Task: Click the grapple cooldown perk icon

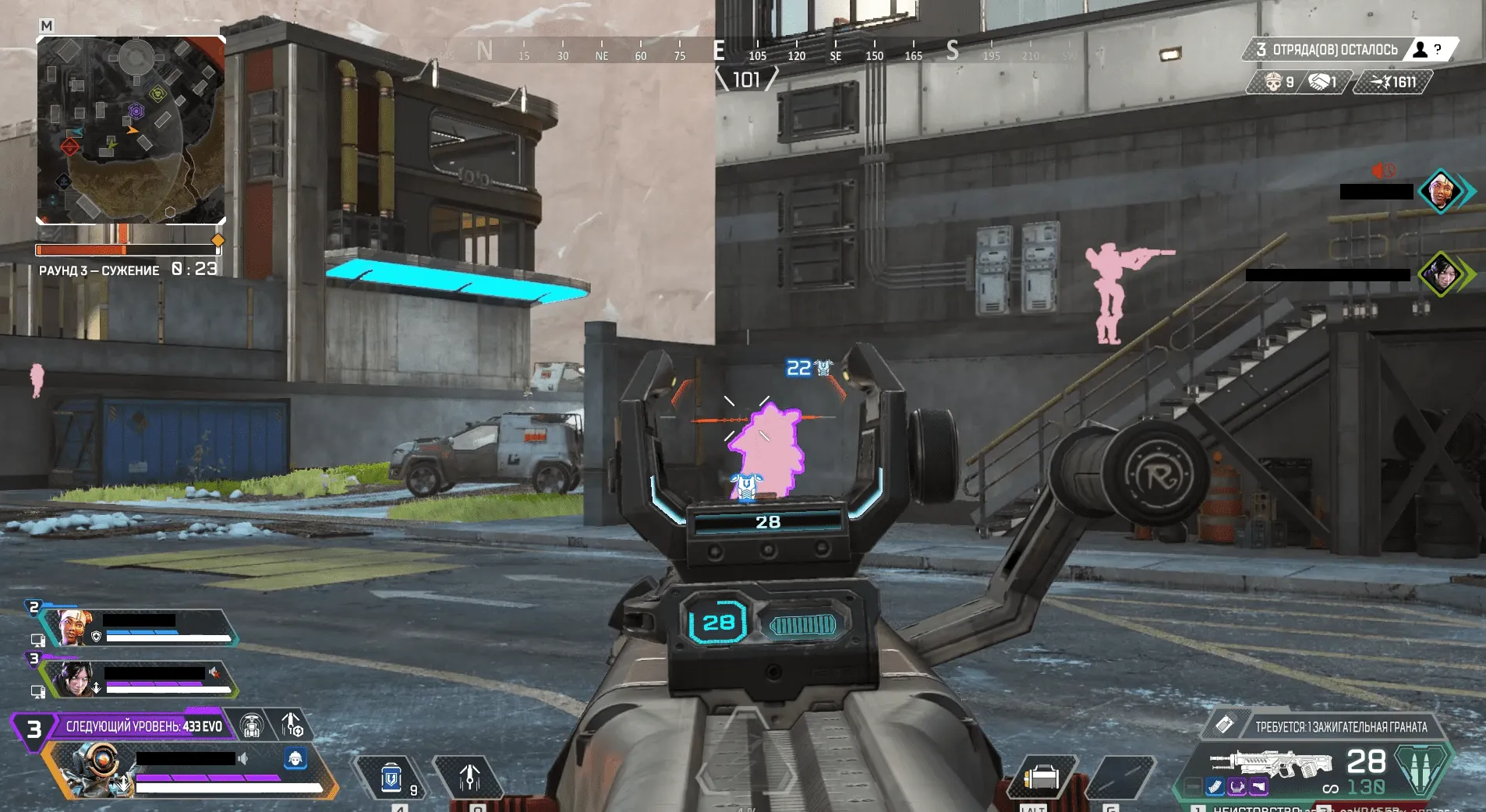Action: click(292, 726)
